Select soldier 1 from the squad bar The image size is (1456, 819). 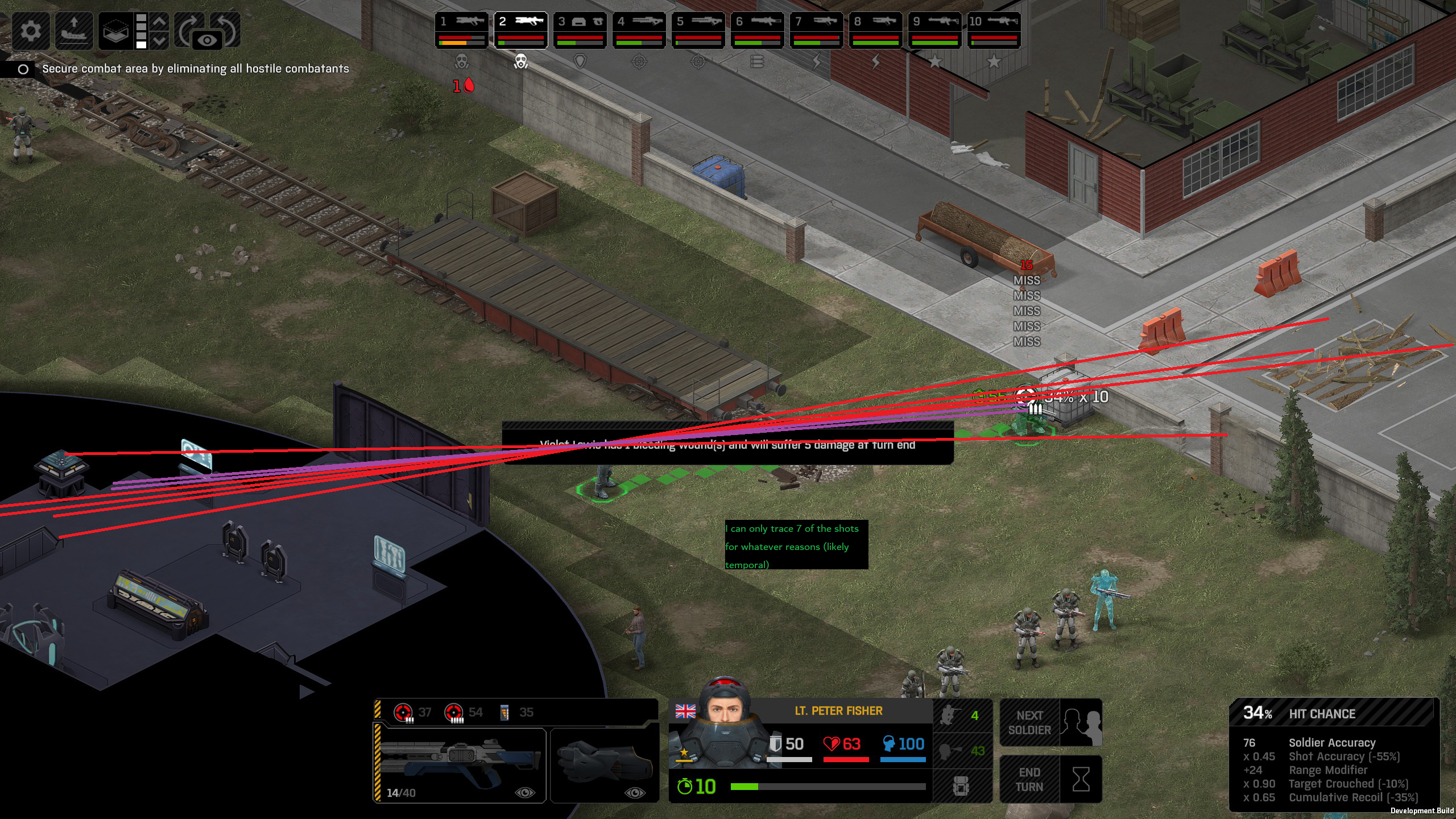tap(461, 30)
